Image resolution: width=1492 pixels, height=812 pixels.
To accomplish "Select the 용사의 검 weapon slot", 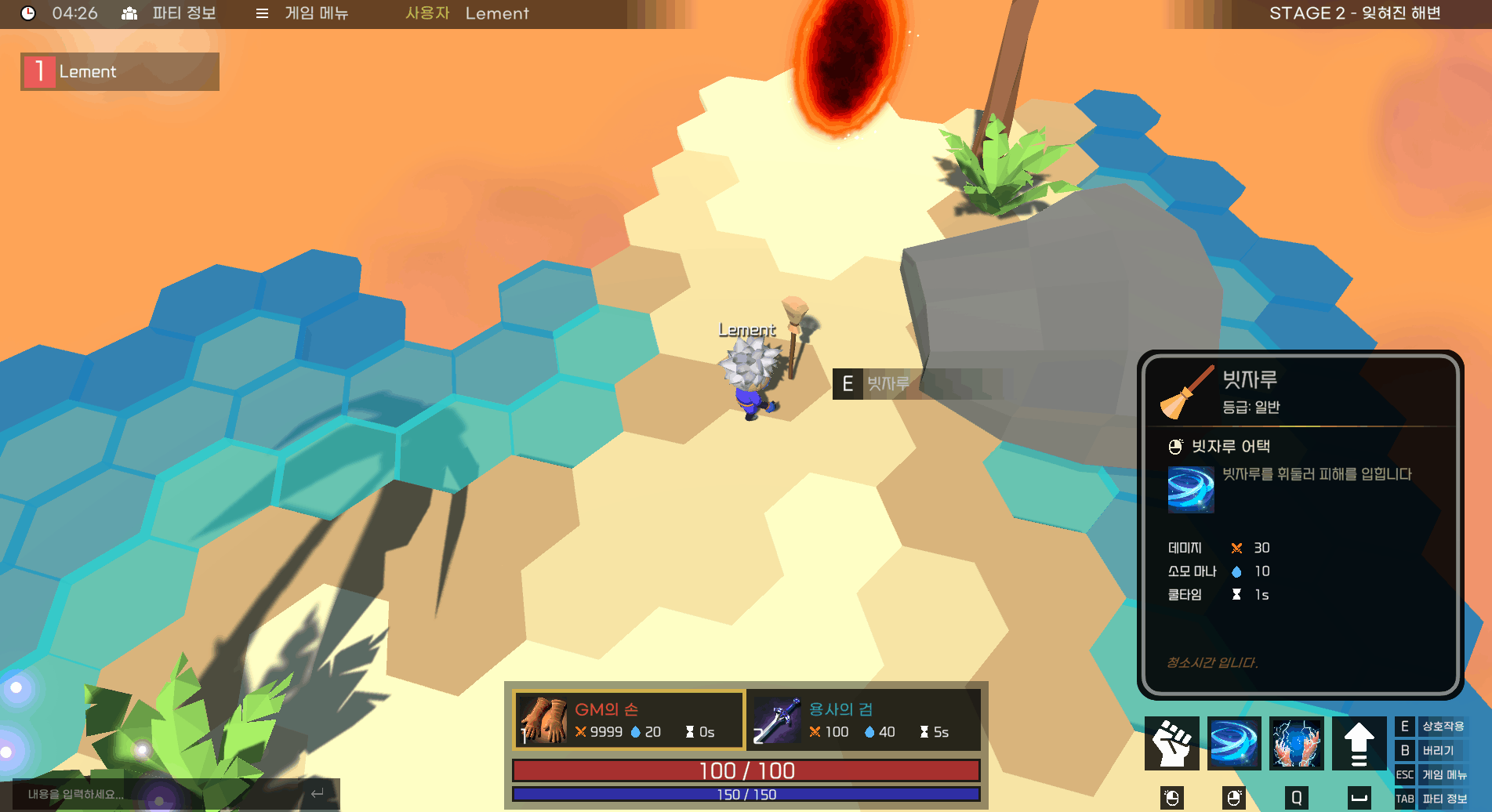I will coord(863,720).
